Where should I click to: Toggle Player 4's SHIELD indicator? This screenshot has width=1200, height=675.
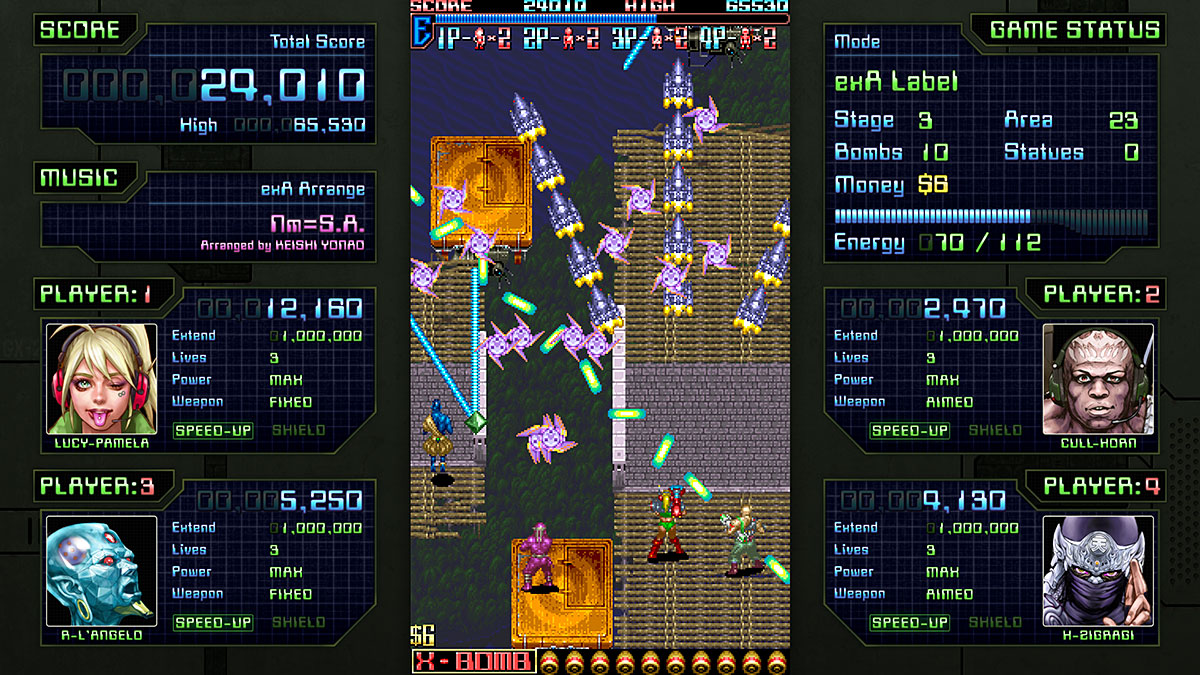click(x=994, y=623)
